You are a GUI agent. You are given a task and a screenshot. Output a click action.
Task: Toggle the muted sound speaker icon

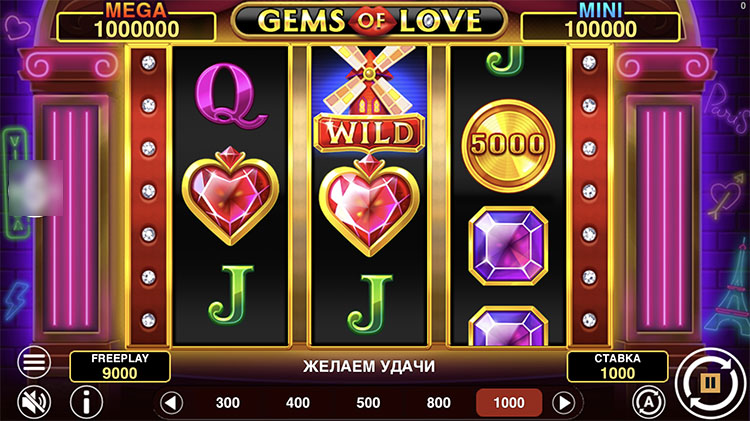34,402
